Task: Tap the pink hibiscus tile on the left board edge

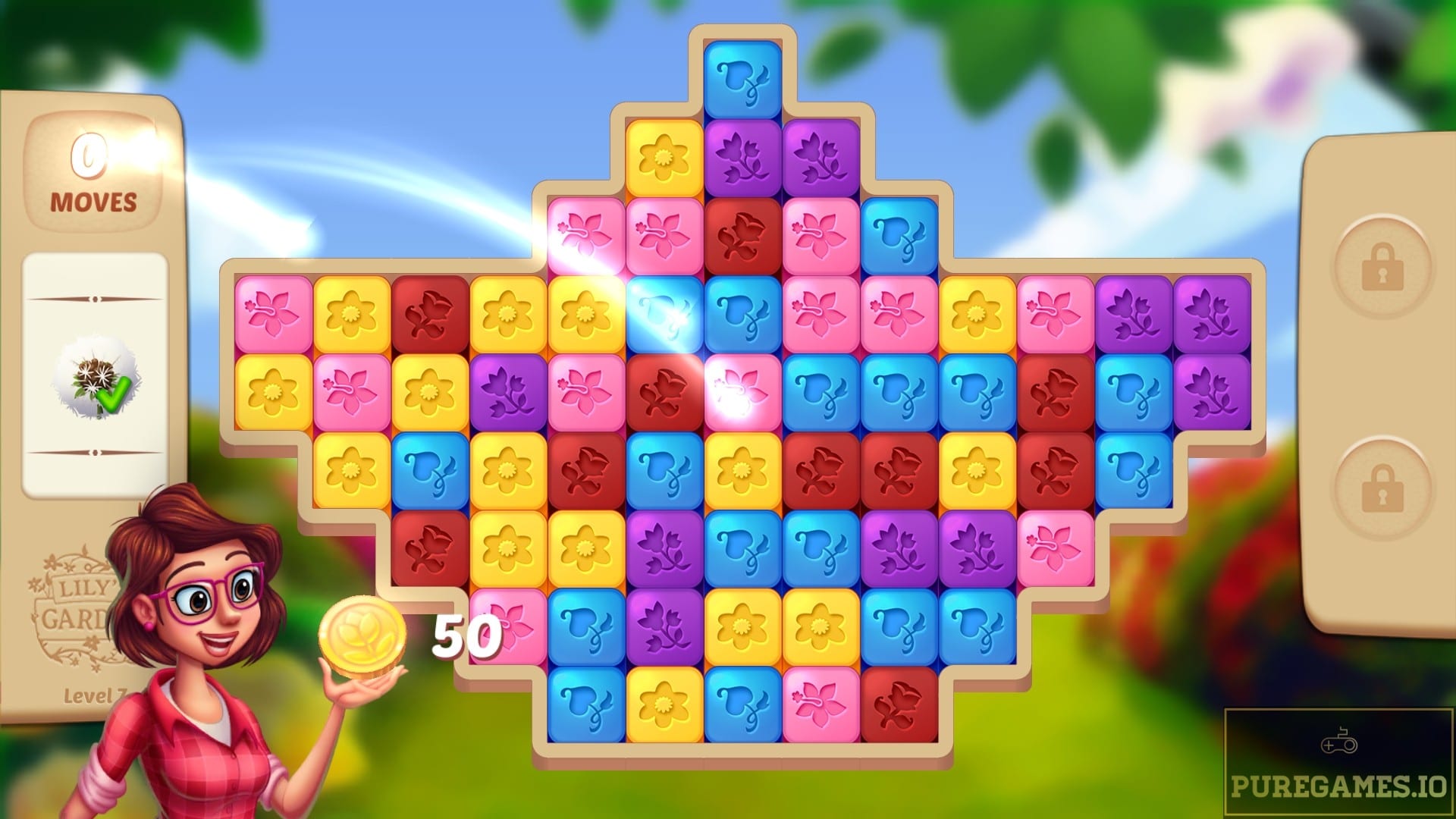Action: 271,315
